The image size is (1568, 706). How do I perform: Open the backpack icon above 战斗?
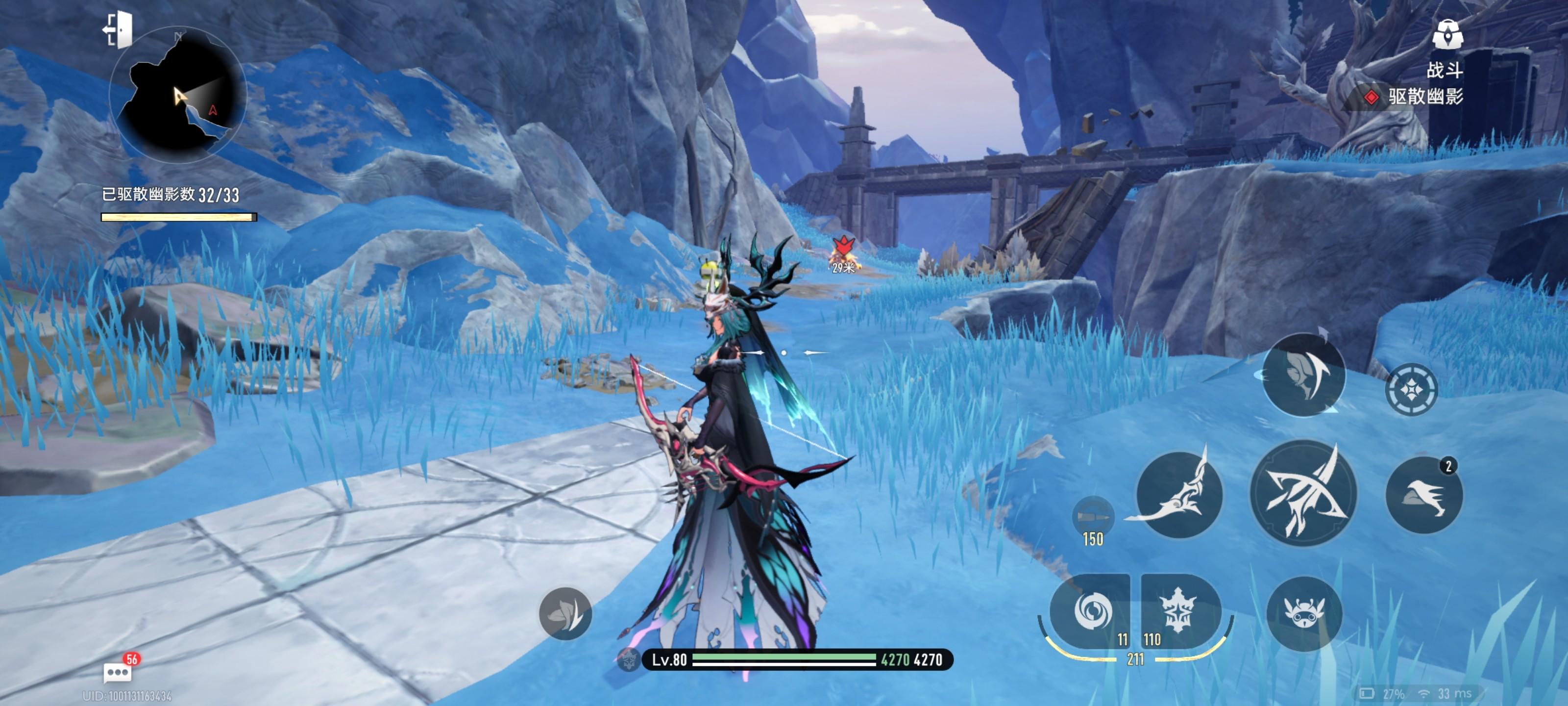click(x=1447, y=34)
